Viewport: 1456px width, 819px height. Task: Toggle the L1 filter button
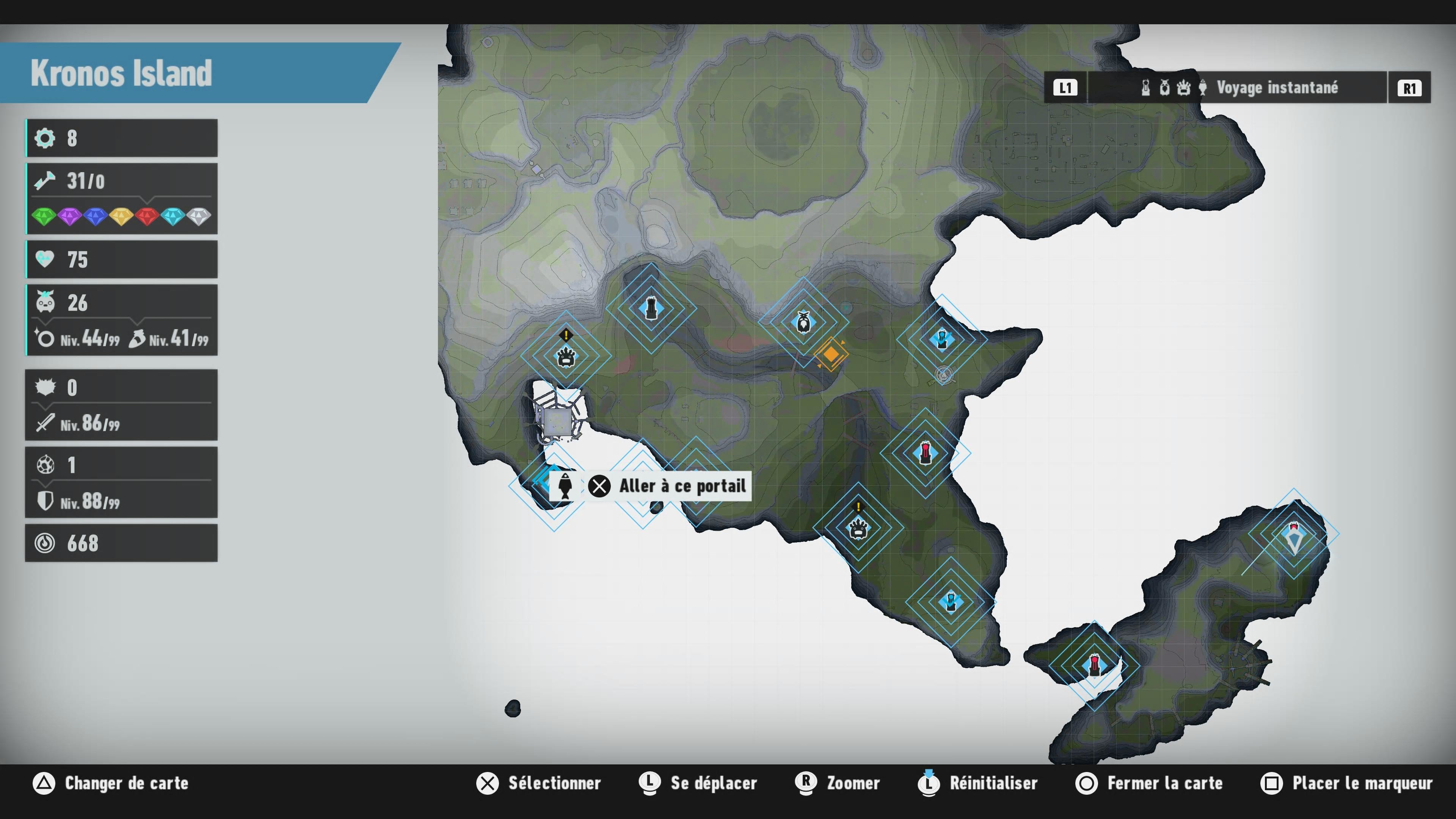1065,88
